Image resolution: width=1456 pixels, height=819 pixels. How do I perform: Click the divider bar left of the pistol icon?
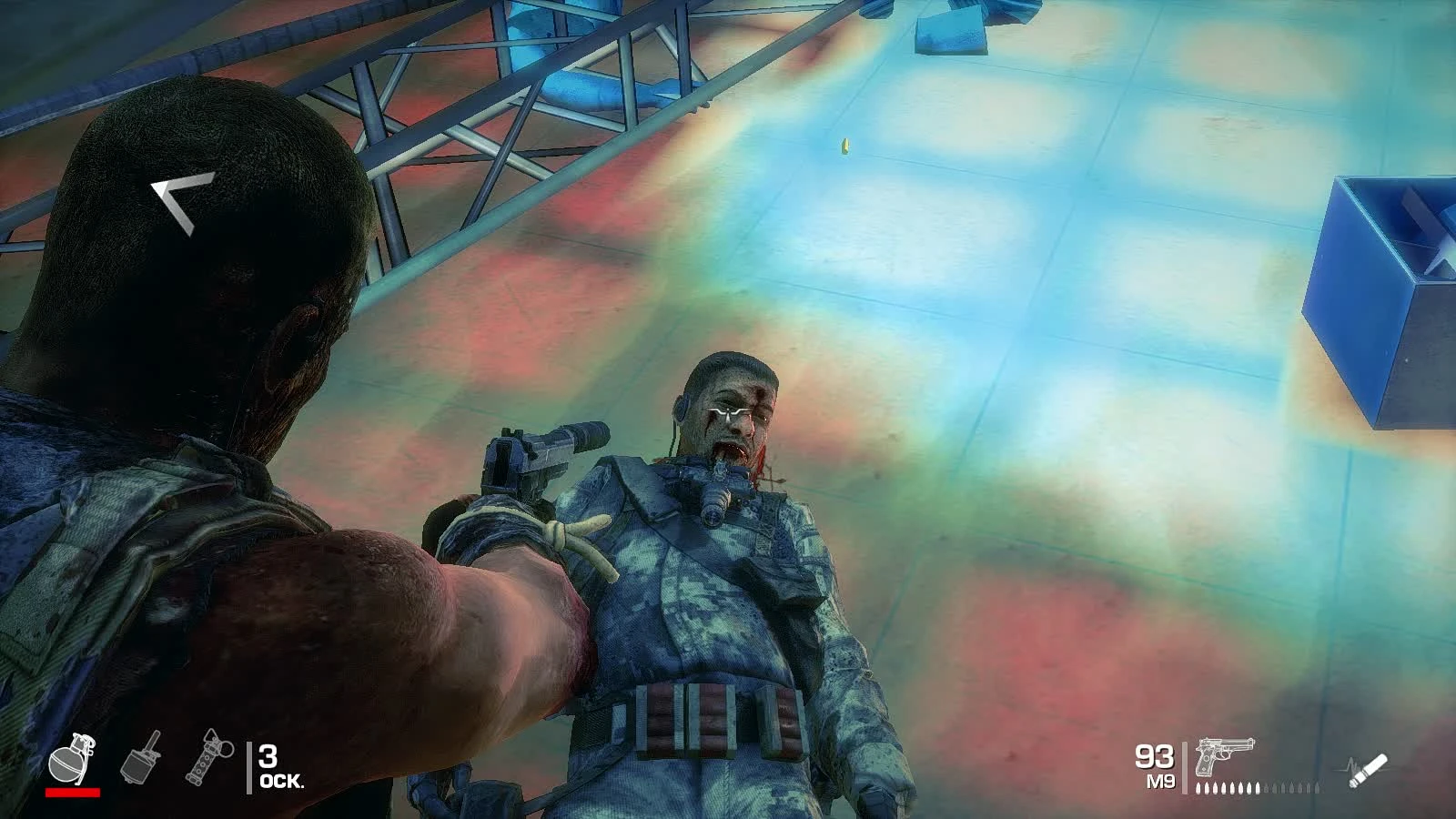[x=1188, y=767]
